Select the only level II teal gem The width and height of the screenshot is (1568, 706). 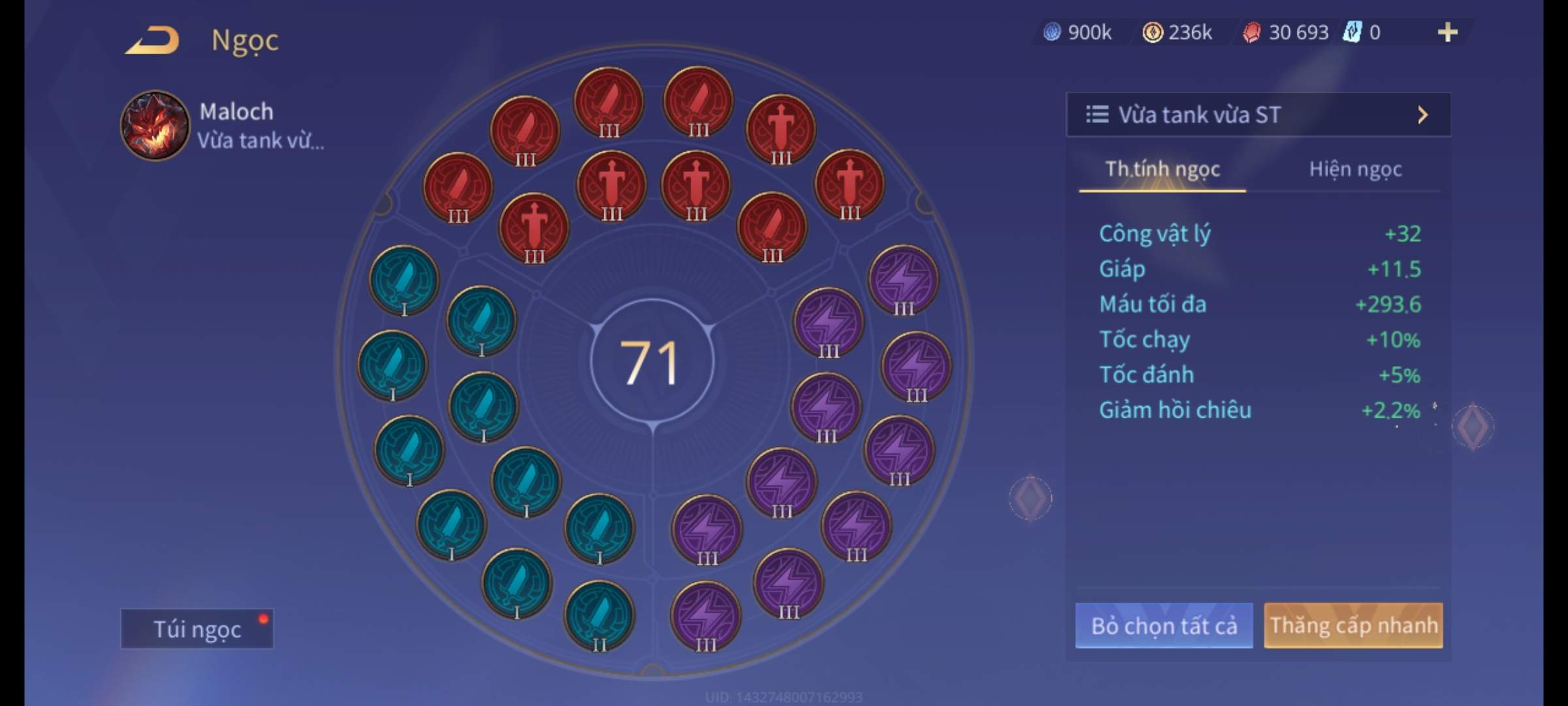599,616
